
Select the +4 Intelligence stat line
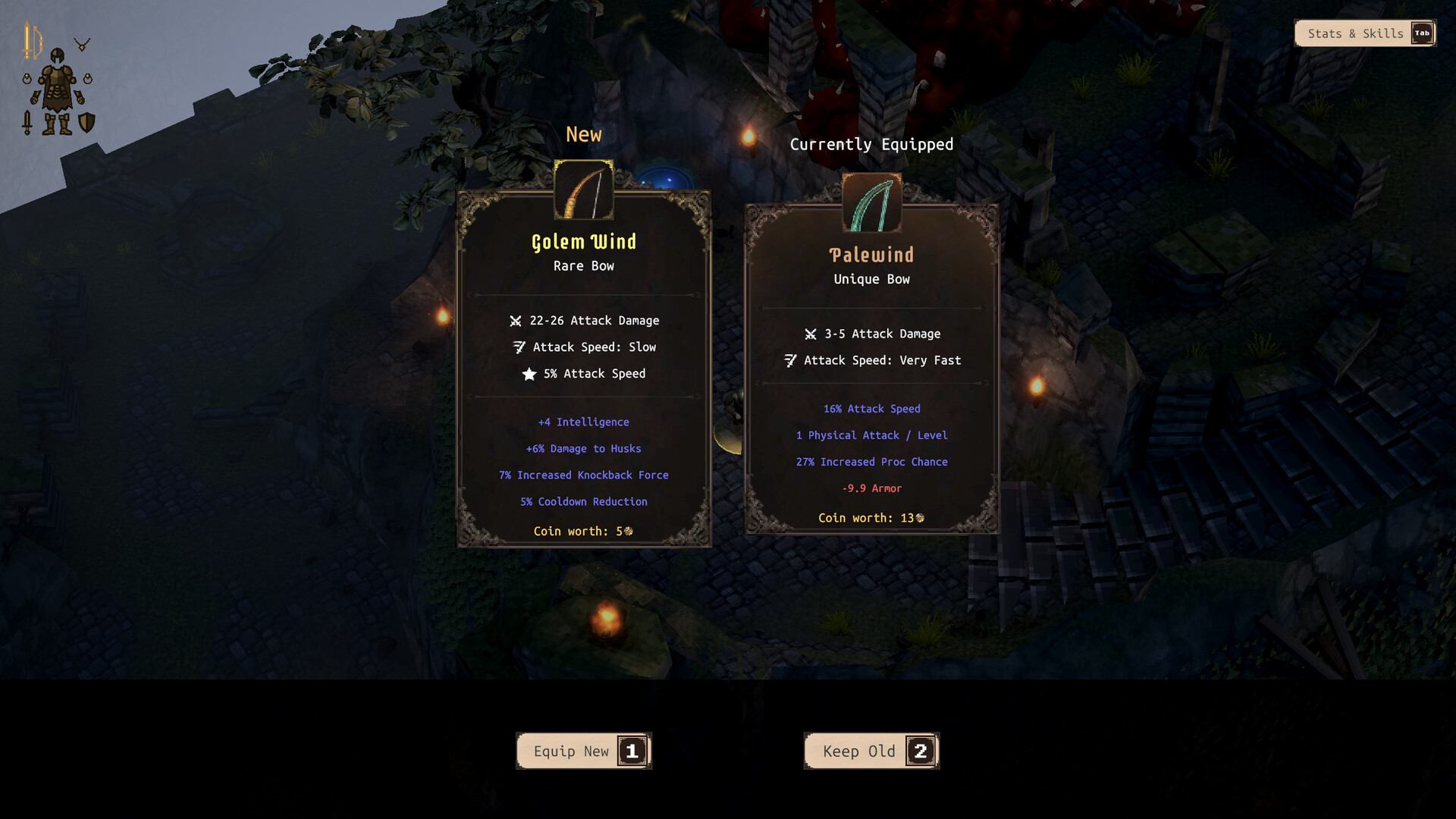pyautogui.click(x=583, y=422)
